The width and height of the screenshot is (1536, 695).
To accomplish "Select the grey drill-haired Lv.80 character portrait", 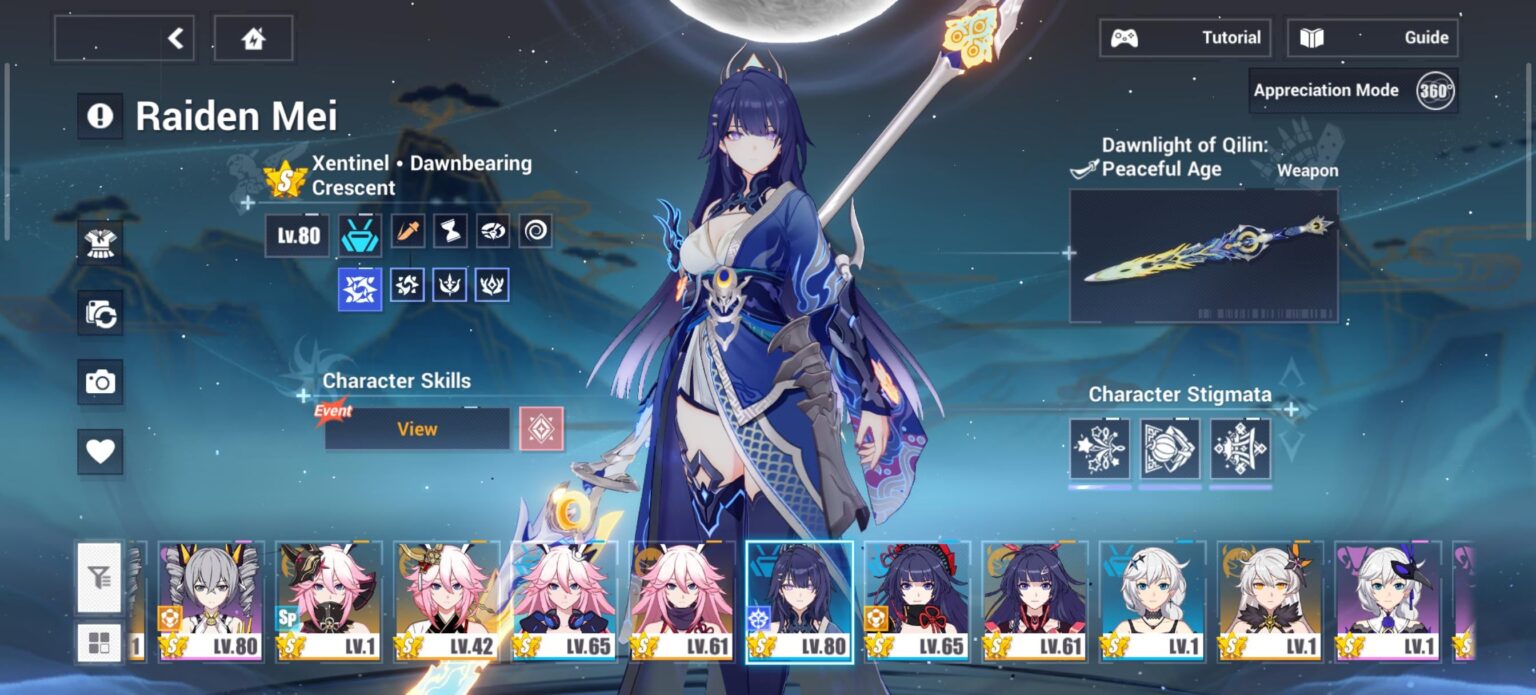I will coord(211,602).
